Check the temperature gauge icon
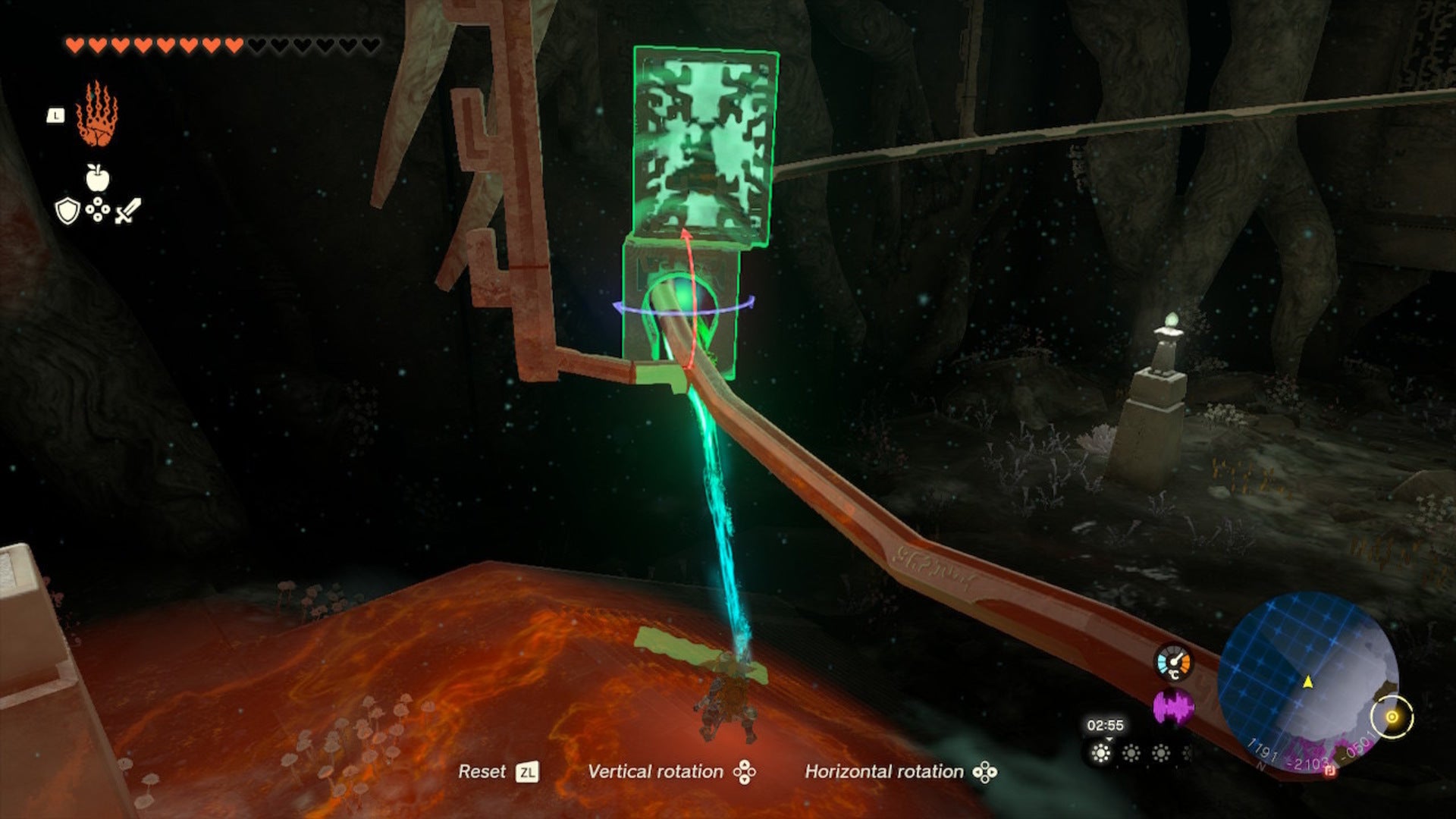This screenshot has width=1456, height=819. pos(1172,662)
